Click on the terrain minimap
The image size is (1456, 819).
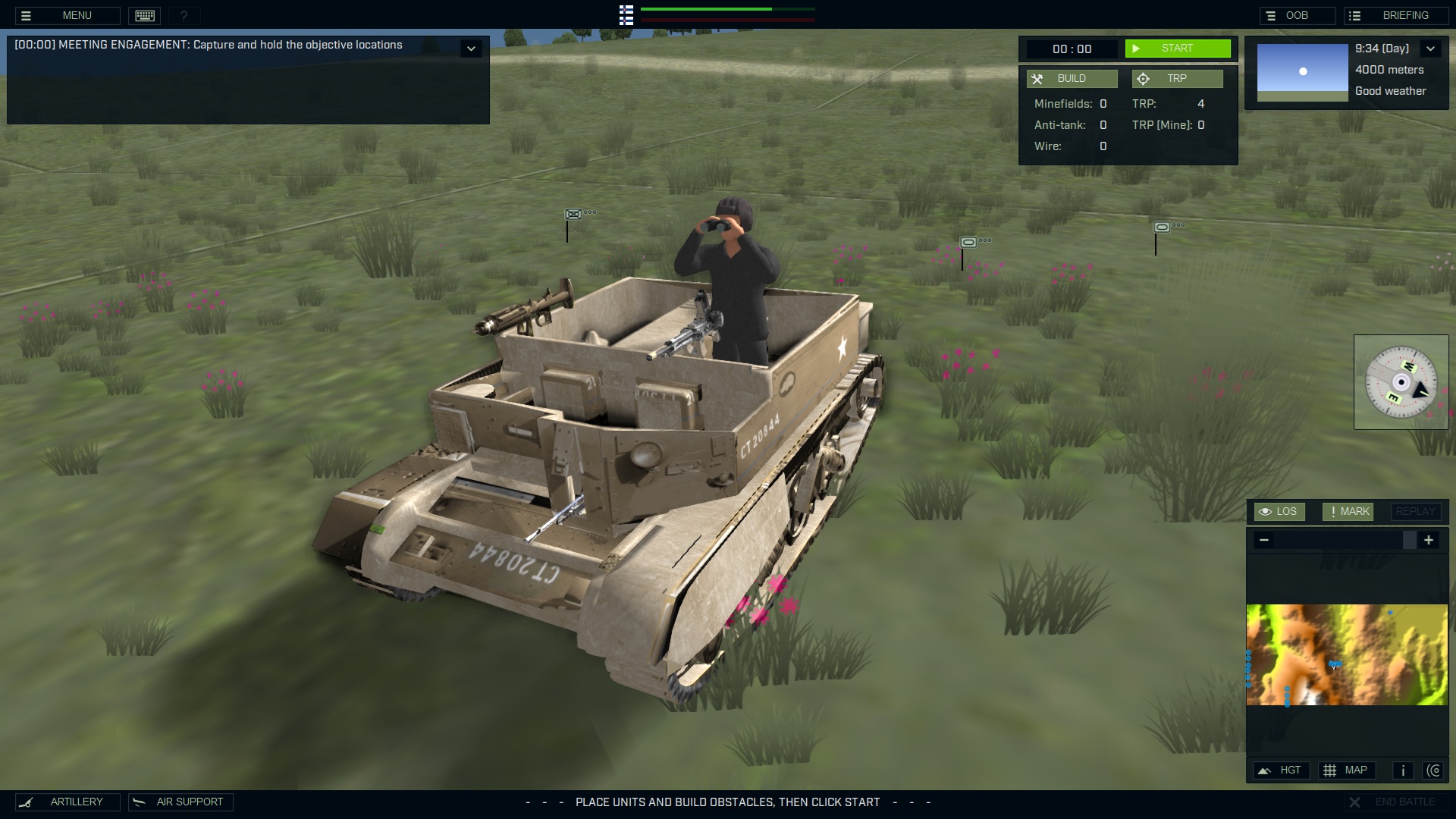click(x=1347, y=654)
